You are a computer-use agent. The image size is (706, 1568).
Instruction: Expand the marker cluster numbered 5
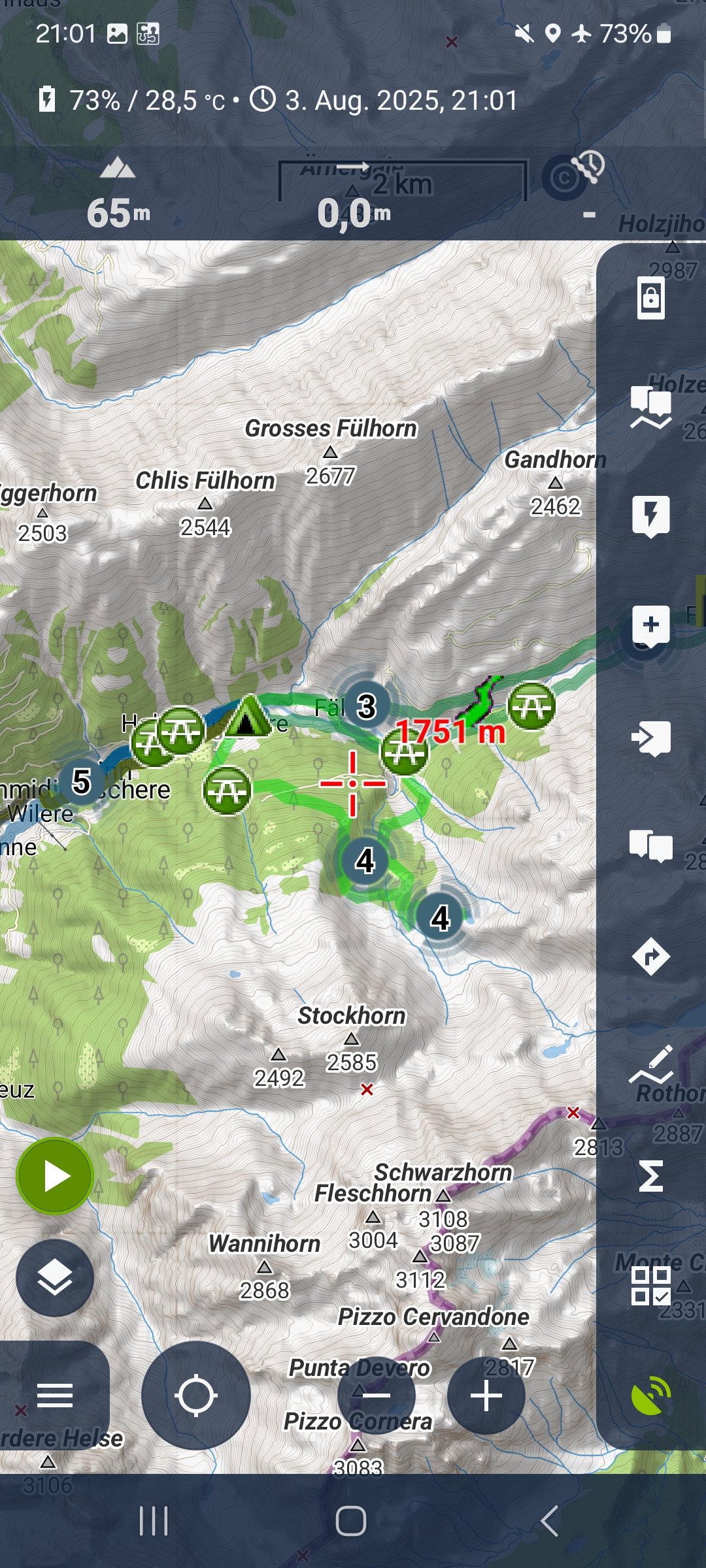81,782
